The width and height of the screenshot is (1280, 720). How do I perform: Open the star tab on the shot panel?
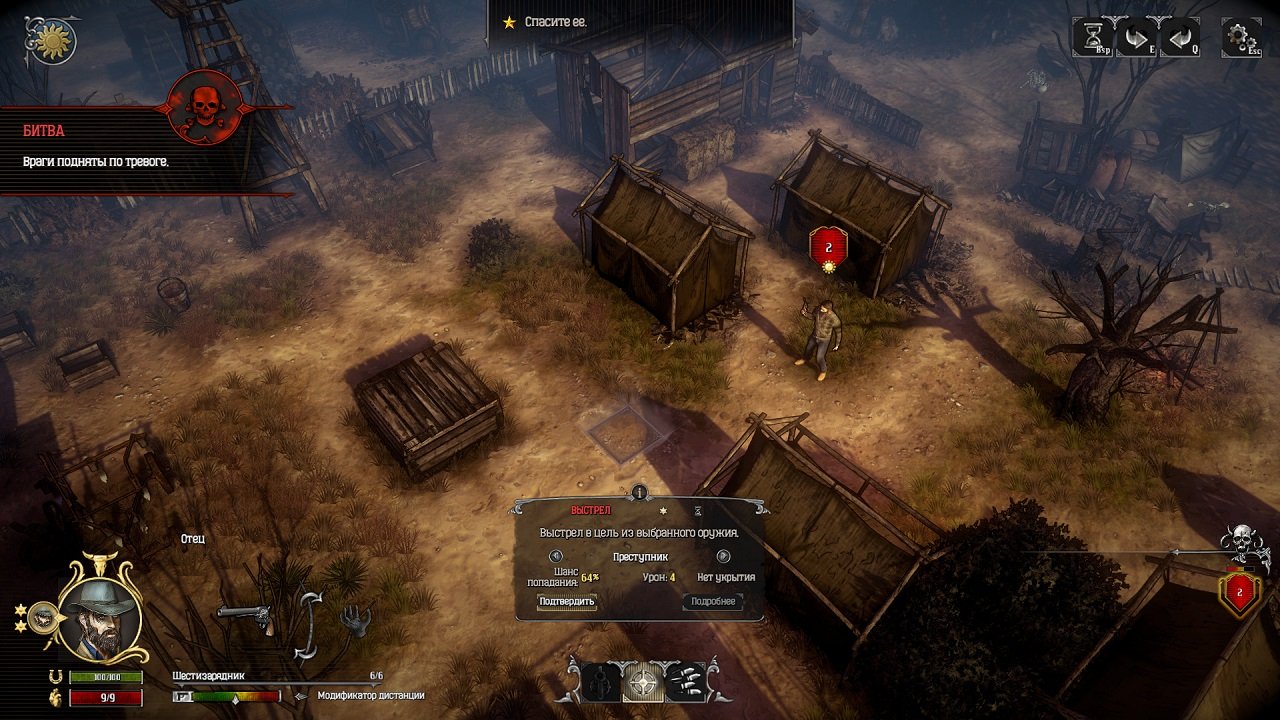pos(661,511)
